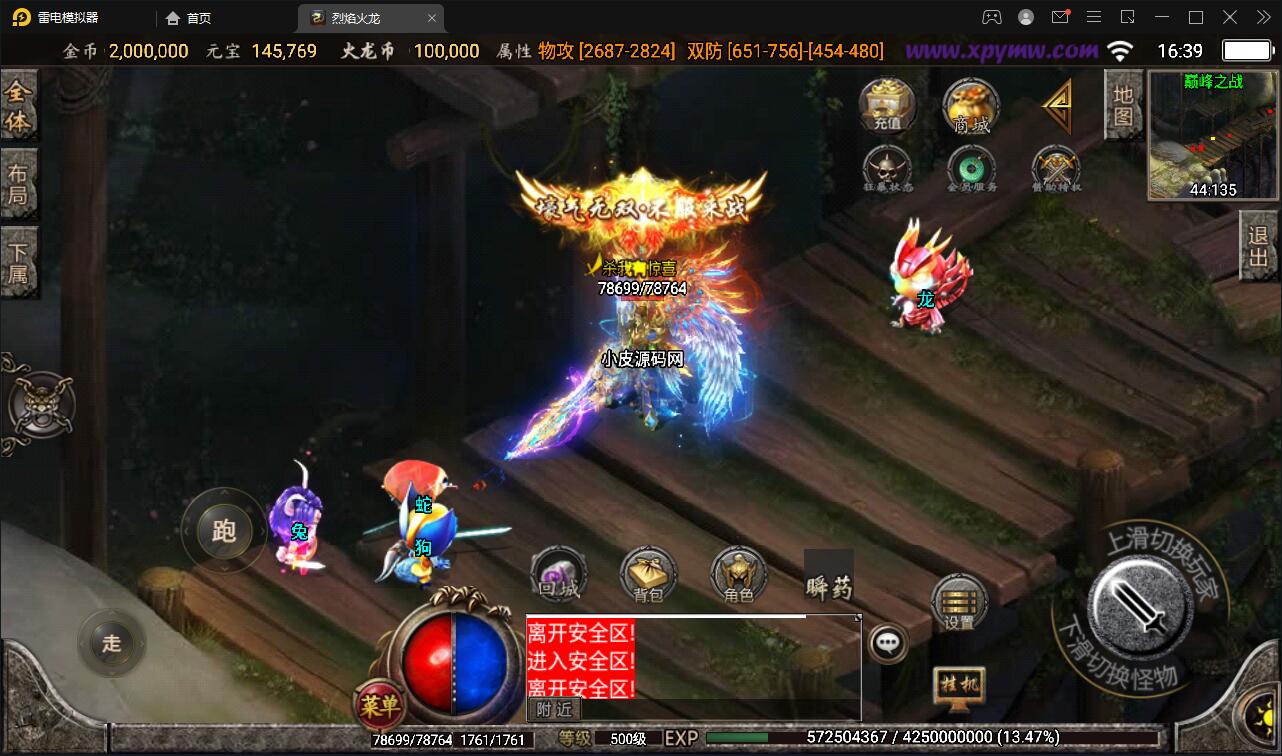Open the 背包 backpack

coord(648,575)
